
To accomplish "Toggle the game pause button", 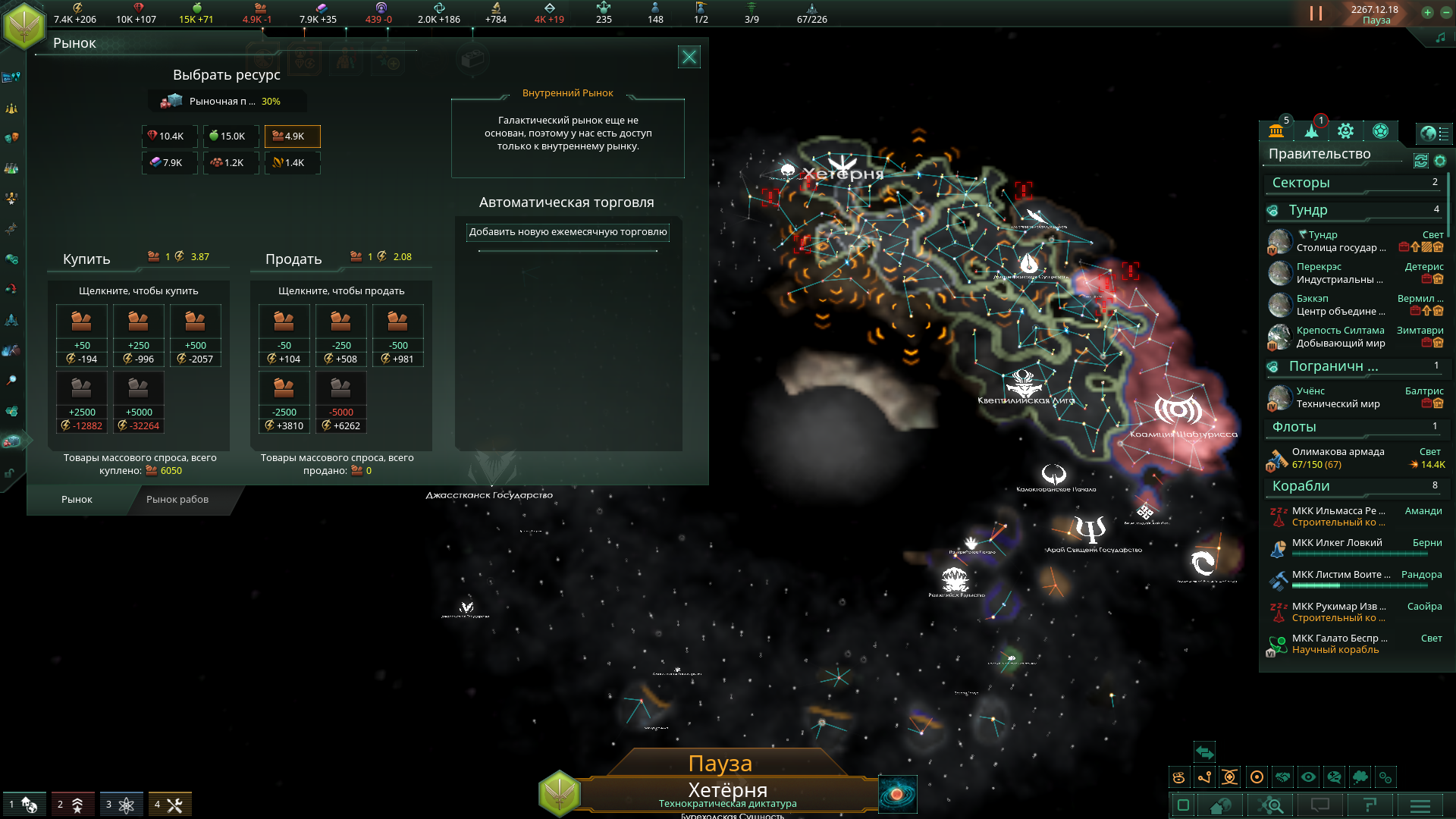I will (1316, 14).
